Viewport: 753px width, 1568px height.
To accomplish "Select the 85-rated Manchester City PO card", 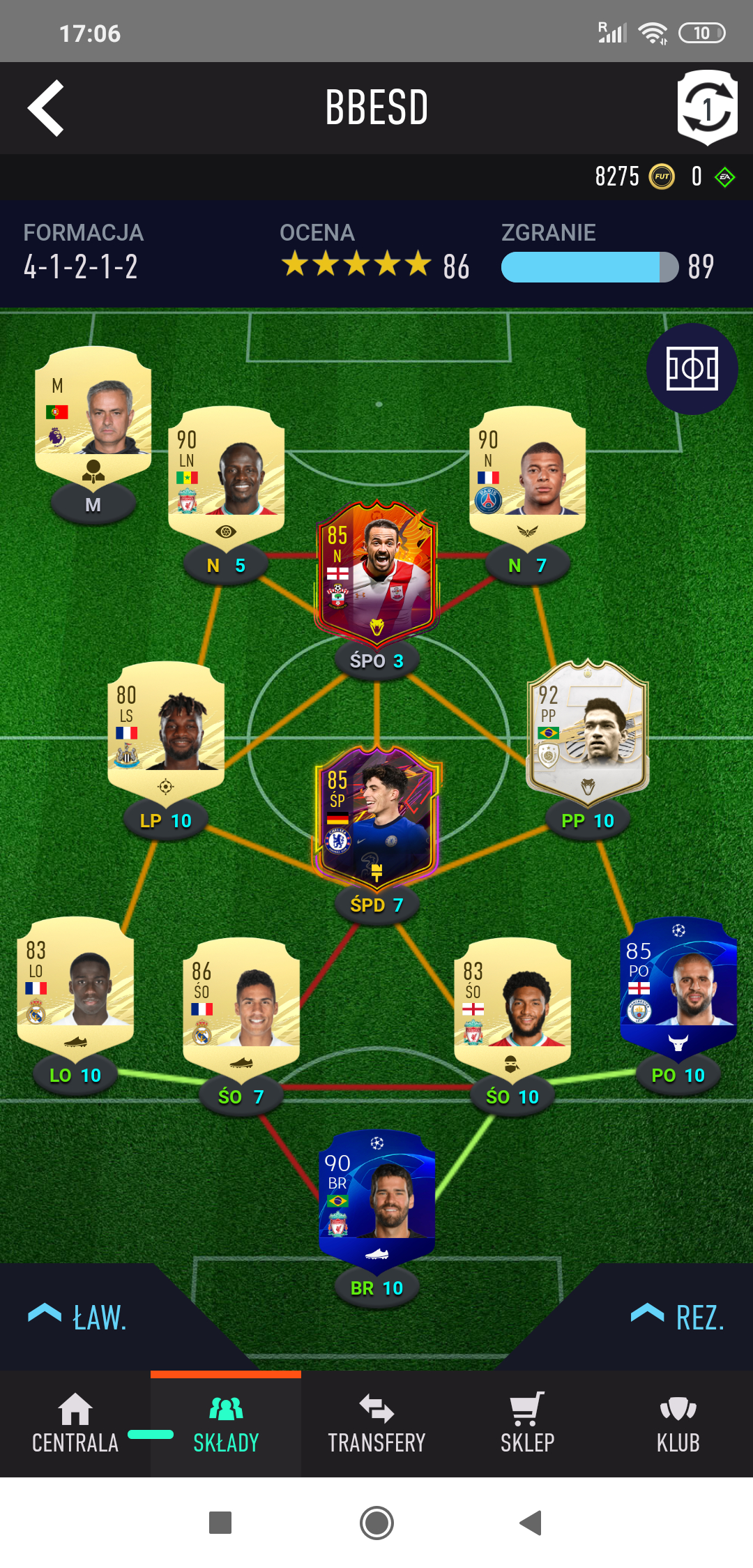I will click(x=678, y=983).
